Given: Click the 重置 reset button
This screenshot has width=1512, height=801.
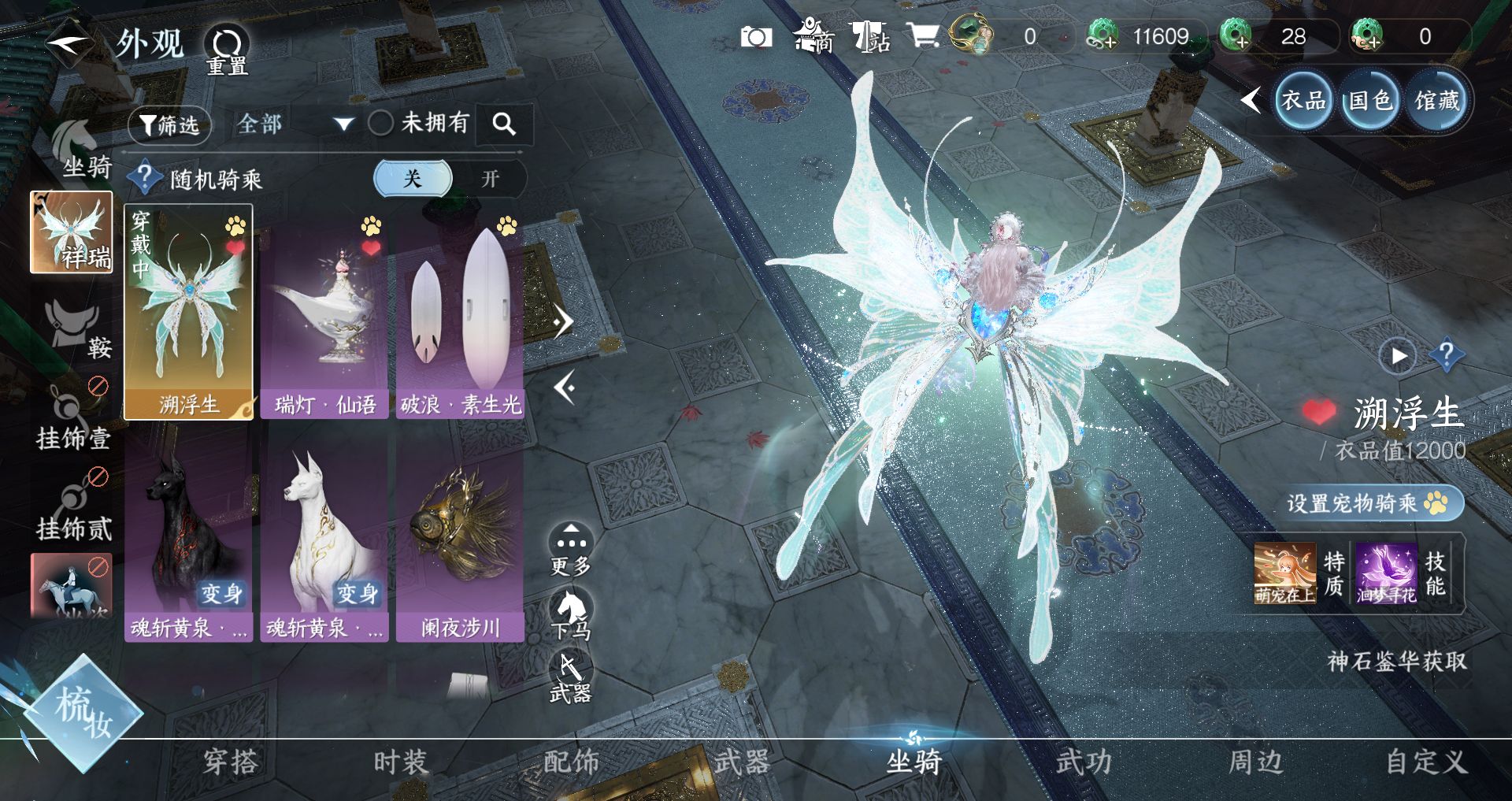Looking at the screenshot, I should 227,49.
